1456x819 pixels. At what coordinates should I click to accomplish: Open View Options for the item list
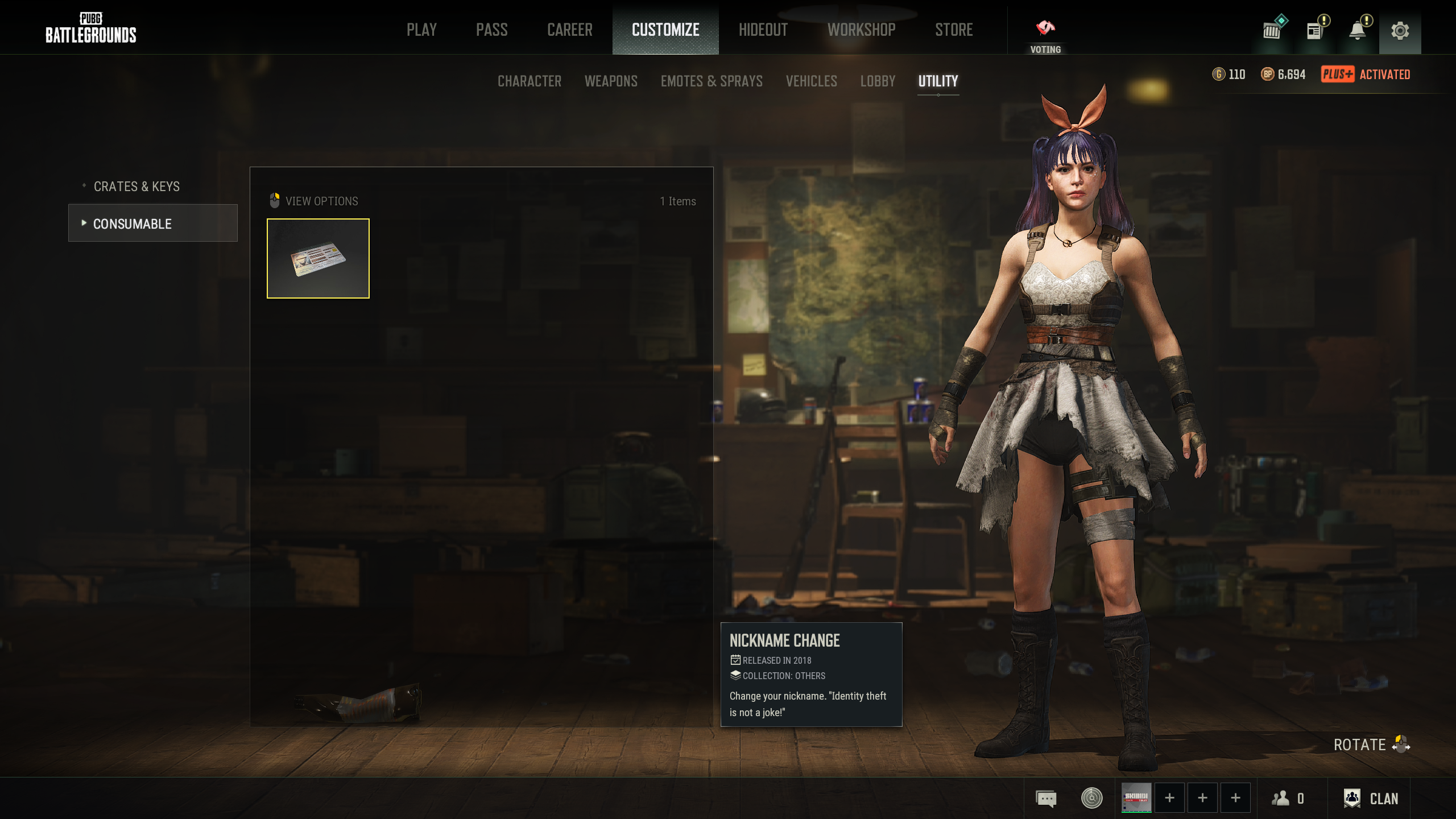(314, 201)
